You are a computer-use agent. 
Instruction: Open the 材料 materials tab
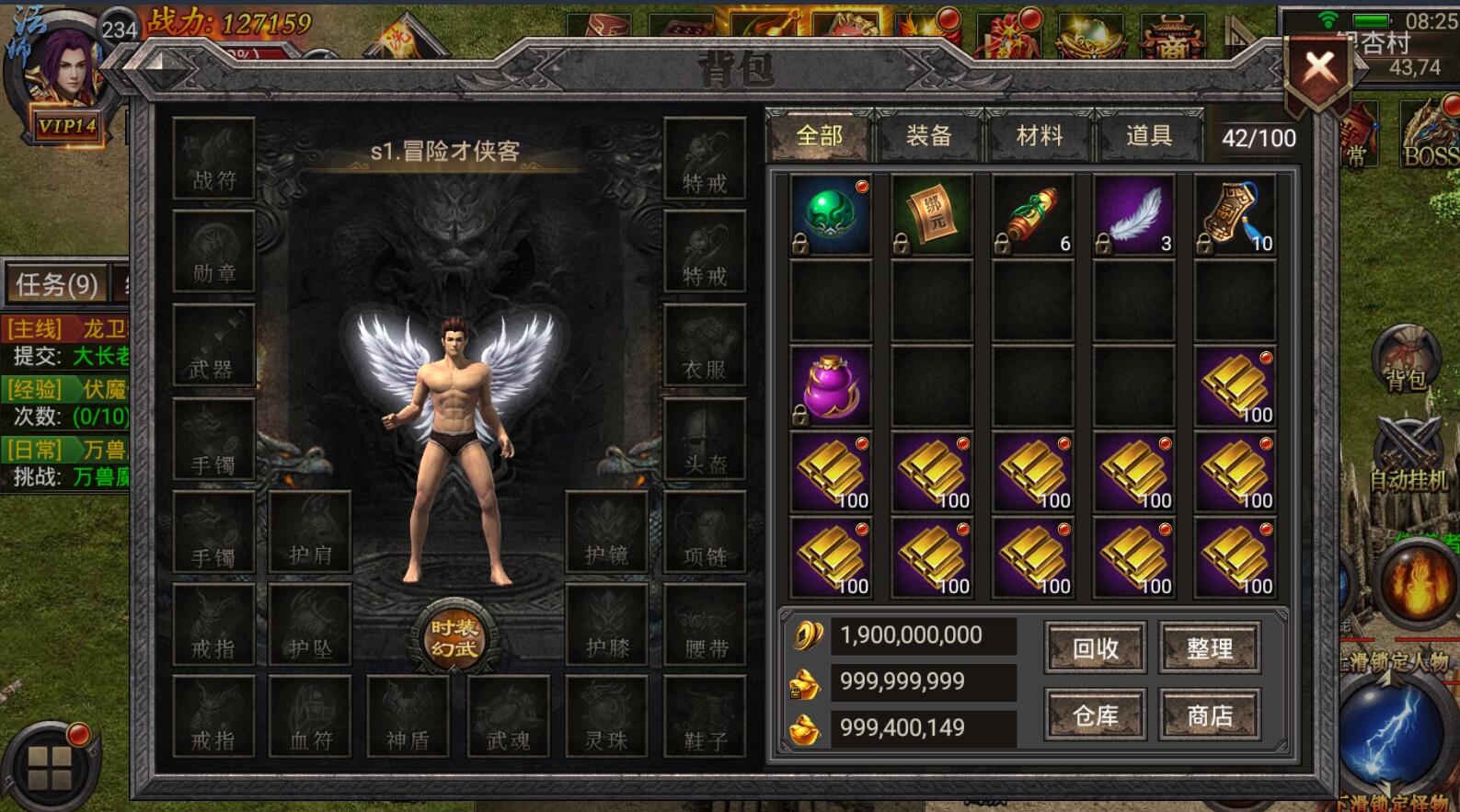pos(1038,135)
